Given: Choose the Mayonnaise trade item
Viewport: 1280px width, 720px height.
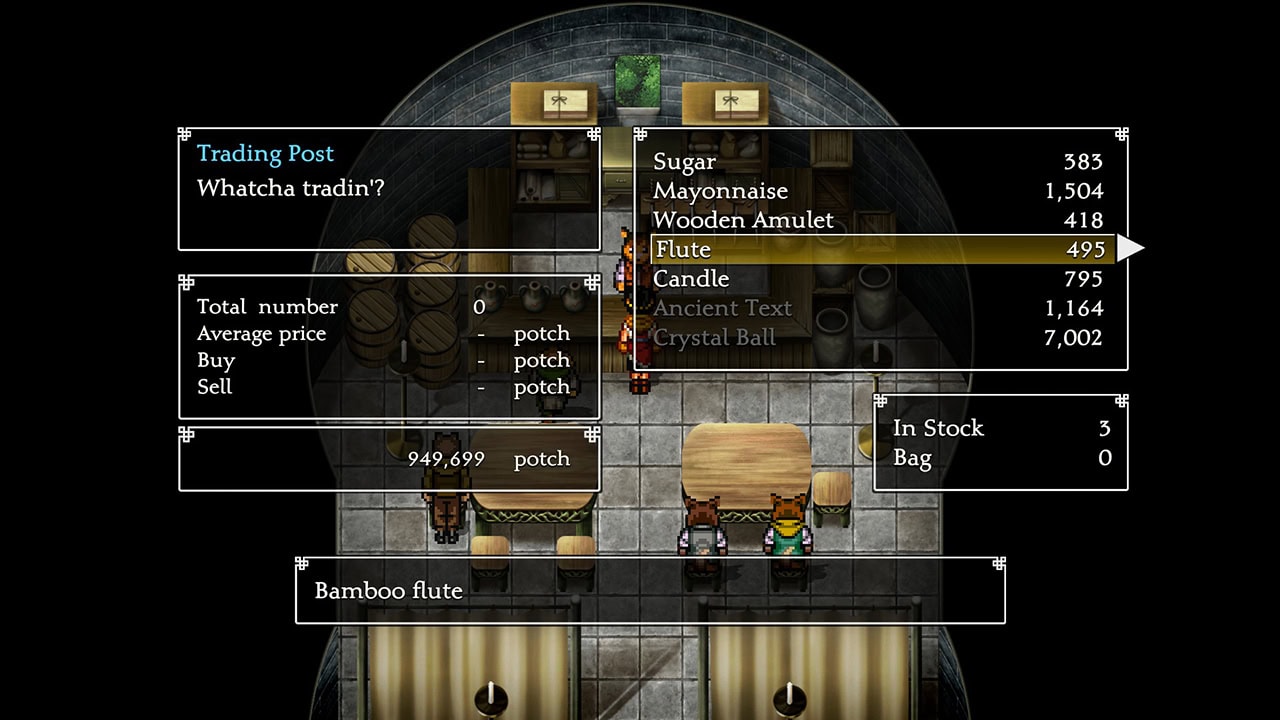Looking at the screenshot, I should [x=720, y=191].
